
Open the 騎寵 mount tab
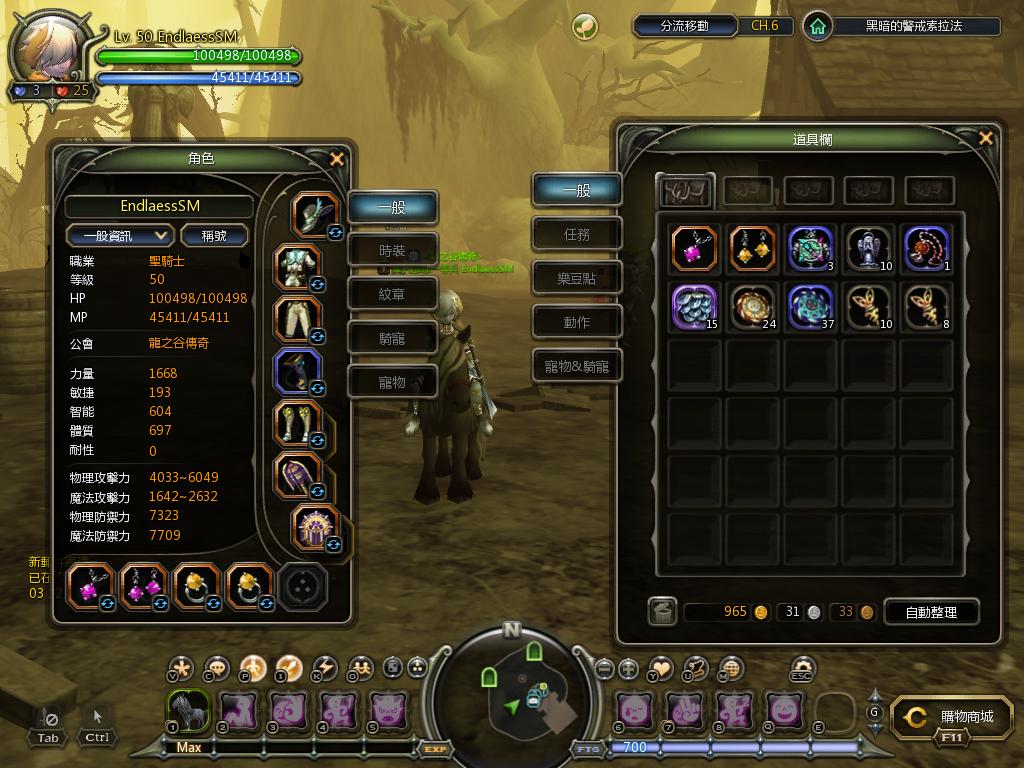pyautogui.click(x=392, y=339)
